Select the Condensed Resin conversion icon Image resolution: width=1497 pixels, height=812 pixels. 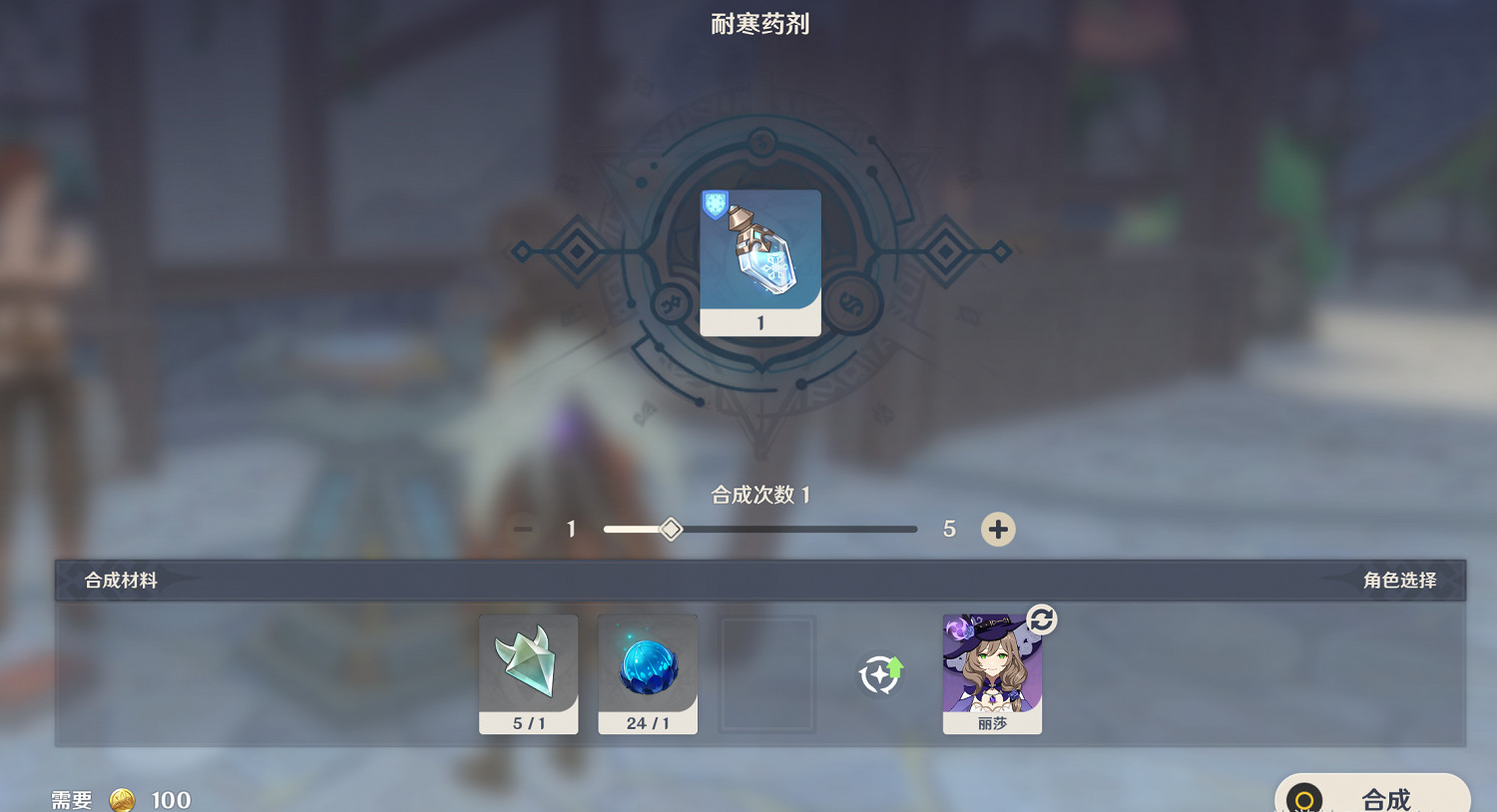[878, 674]
